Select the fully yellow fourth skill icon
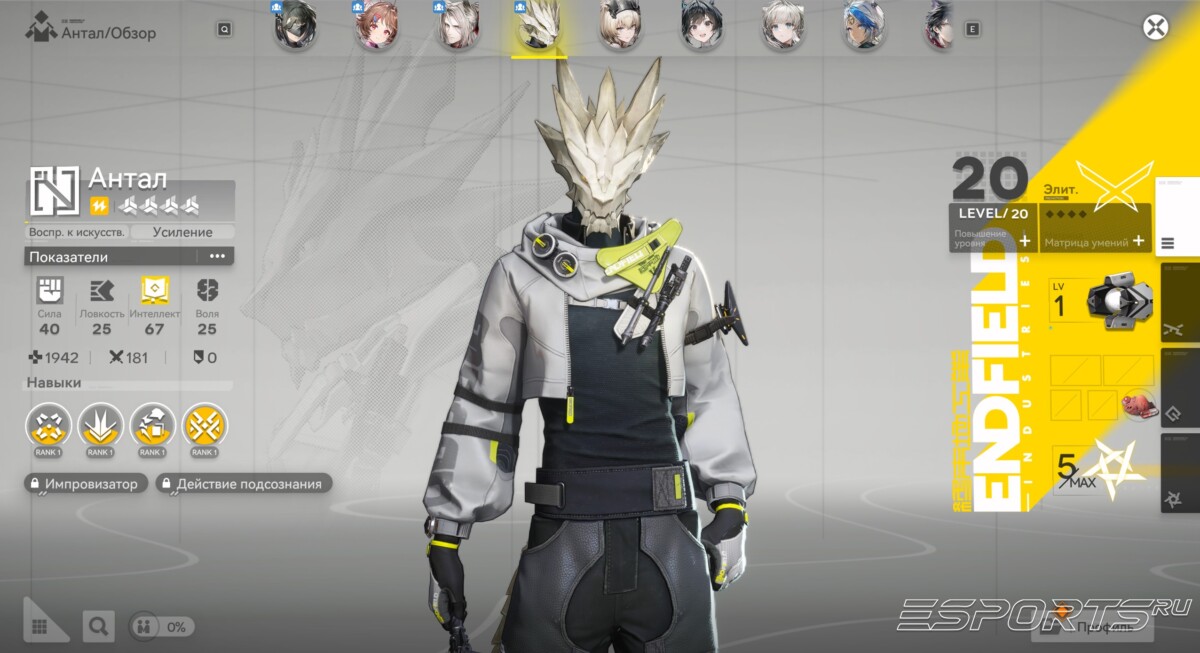This screenshot has height=653, width=1200. pyautogui.click(x=204, y=425)
